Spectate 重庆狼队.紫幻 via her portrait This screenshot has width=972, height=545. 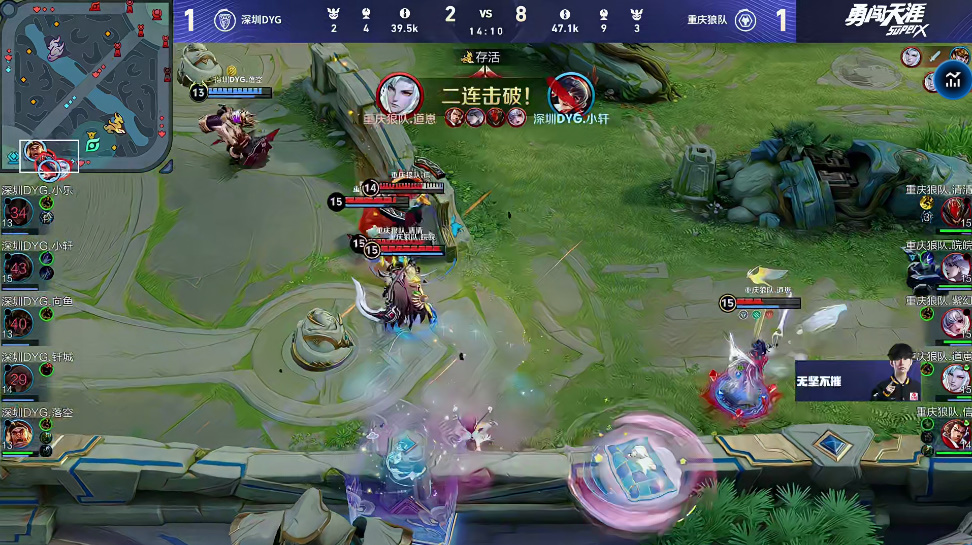[x=957, y=323]
